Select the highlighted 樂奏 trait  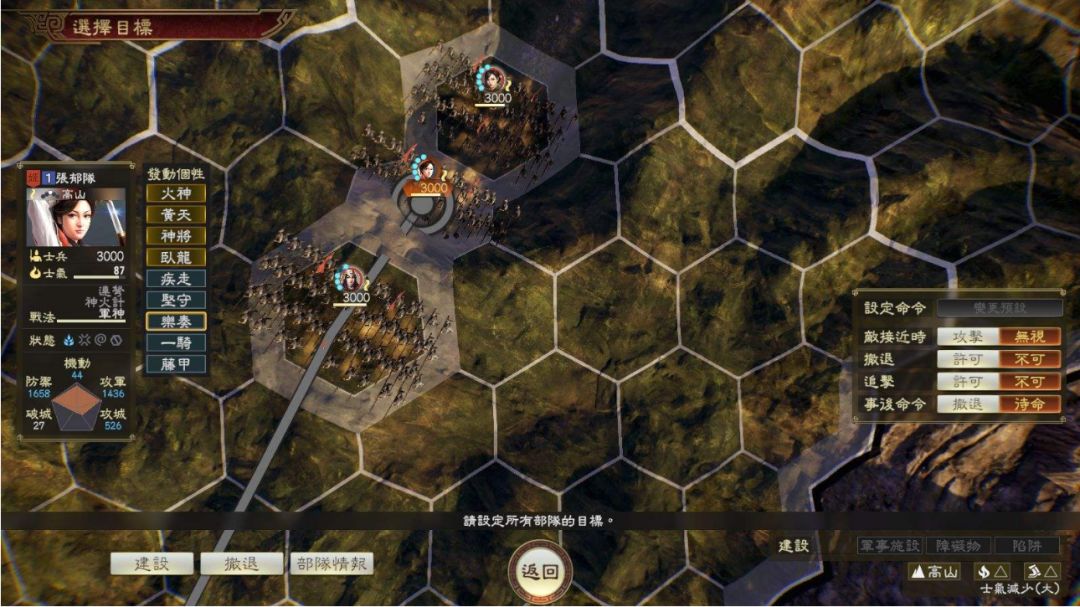tap(176, 321)
